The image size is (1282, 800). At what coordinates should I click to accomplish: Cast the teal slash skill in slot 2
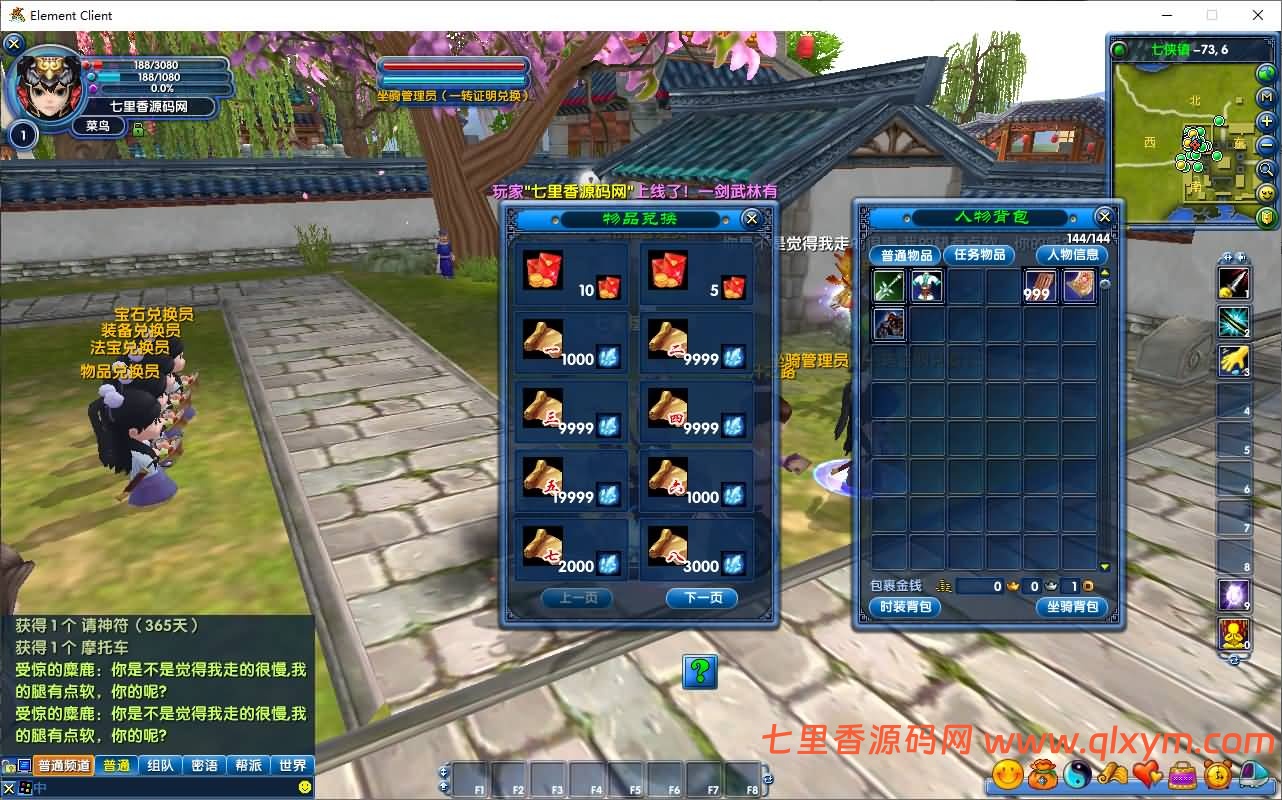pyautogui.click(x=1234, y=322)
